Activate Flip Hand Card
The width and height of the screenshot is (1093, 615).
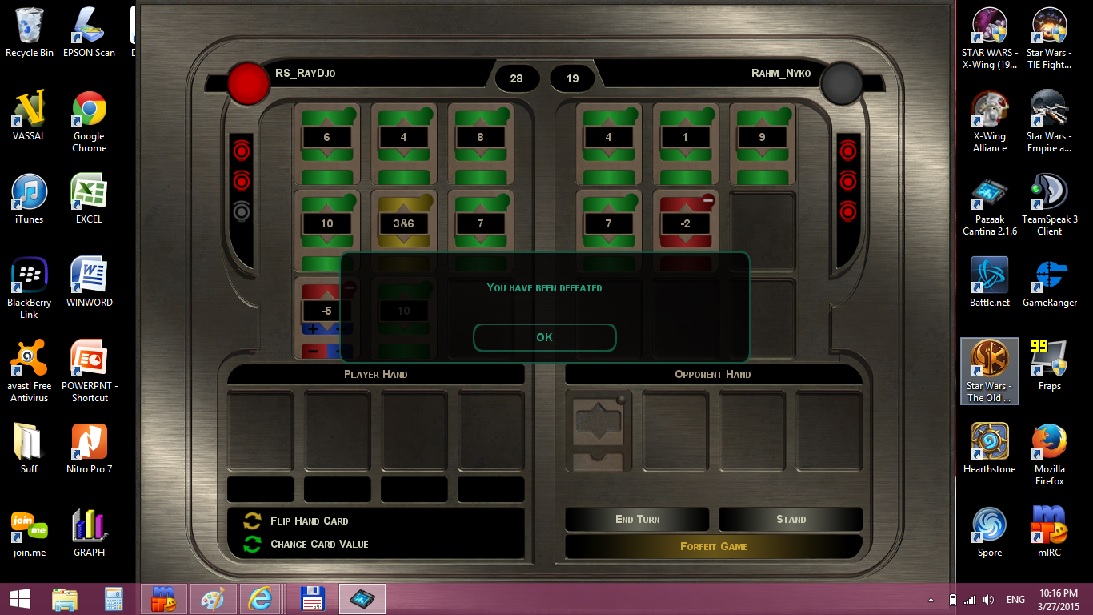[309, 521]
